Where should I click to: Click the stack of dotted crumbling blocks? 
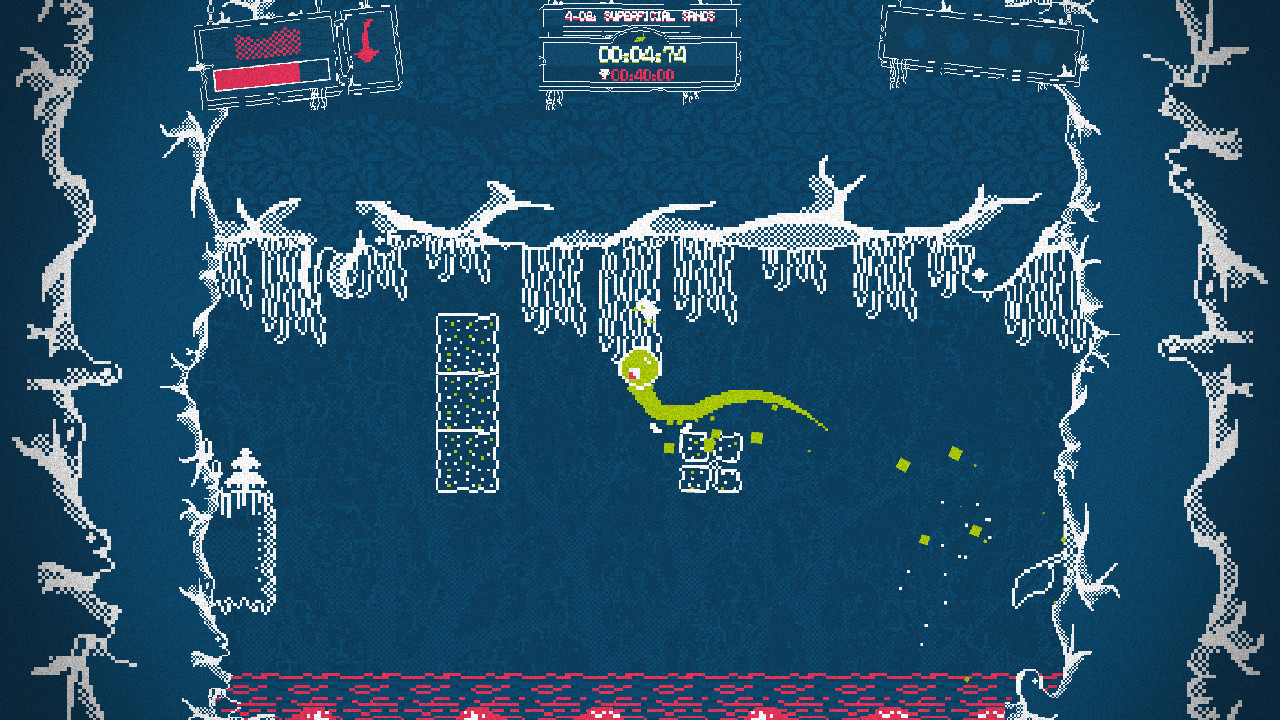(465, 400)
